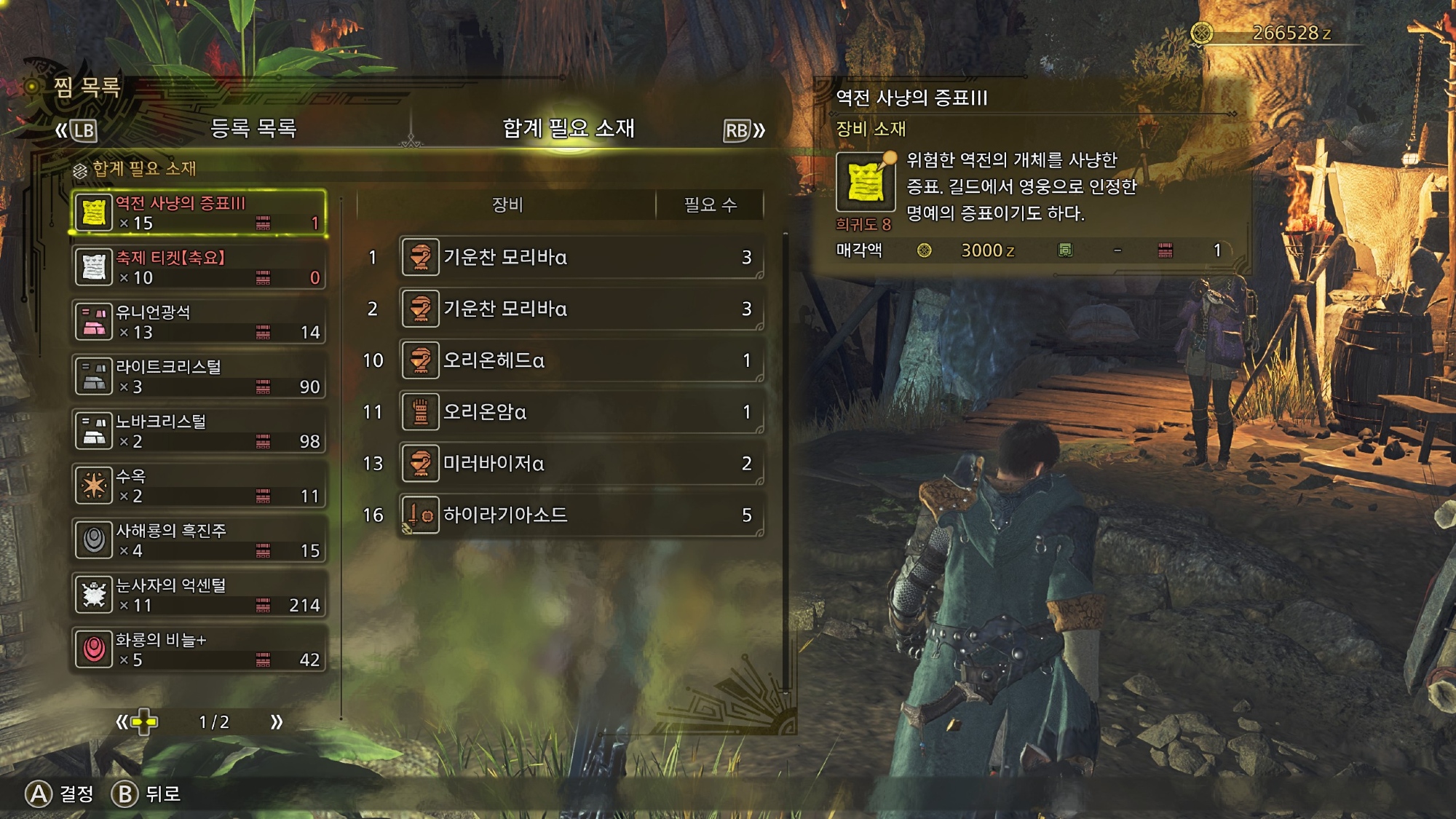Select the 노바크리스털 material entry

point(198,431)
